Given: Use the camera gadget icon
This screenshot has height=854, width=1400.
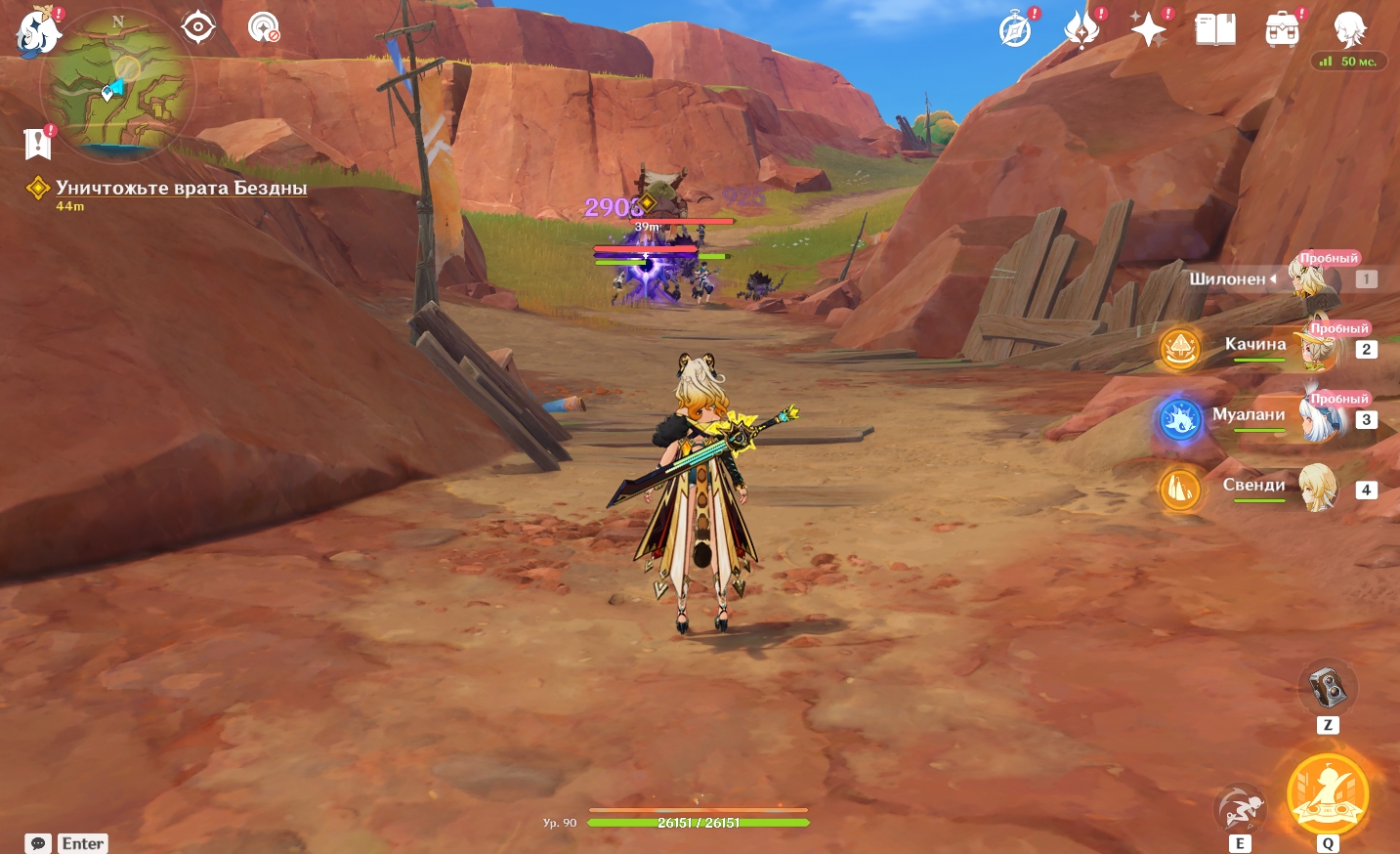Looking at the screenshot, I should tap(1328, 688).
